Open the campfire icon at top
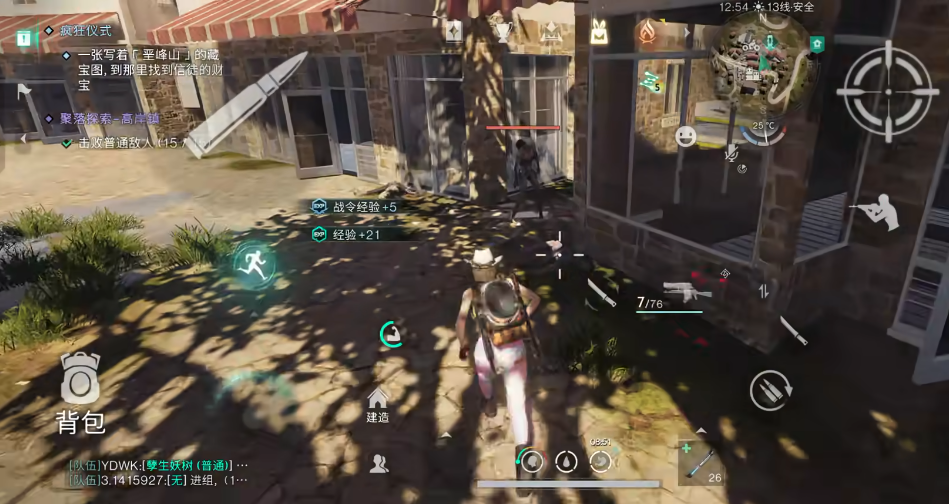This screenshot has height=504, width=949. pos(646,34)
